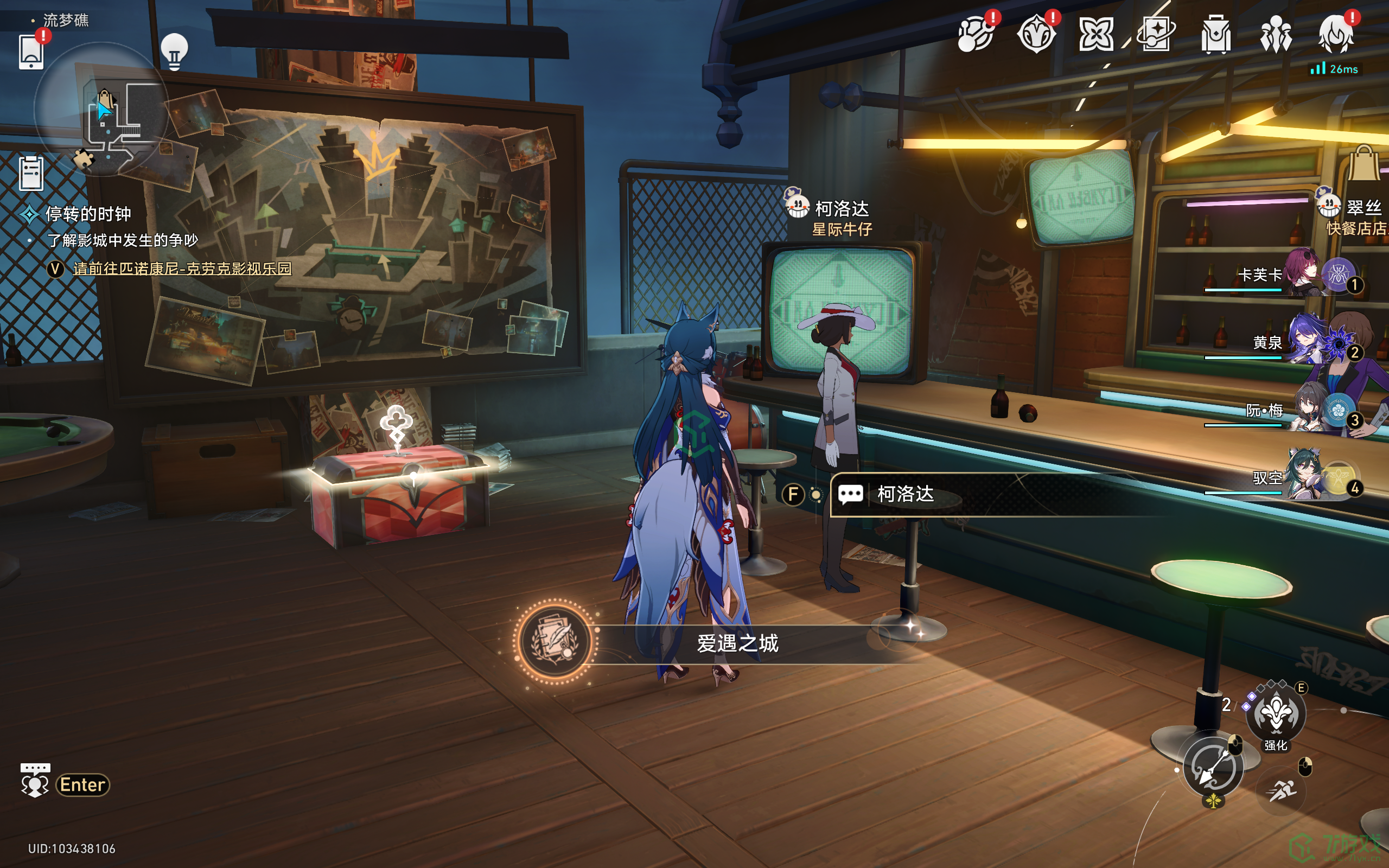This screenshot has width=1389, height=868.
Task: Follow the 请前往匹诺康尼-克劳克影视乐园 link
Action: (182, 269)
